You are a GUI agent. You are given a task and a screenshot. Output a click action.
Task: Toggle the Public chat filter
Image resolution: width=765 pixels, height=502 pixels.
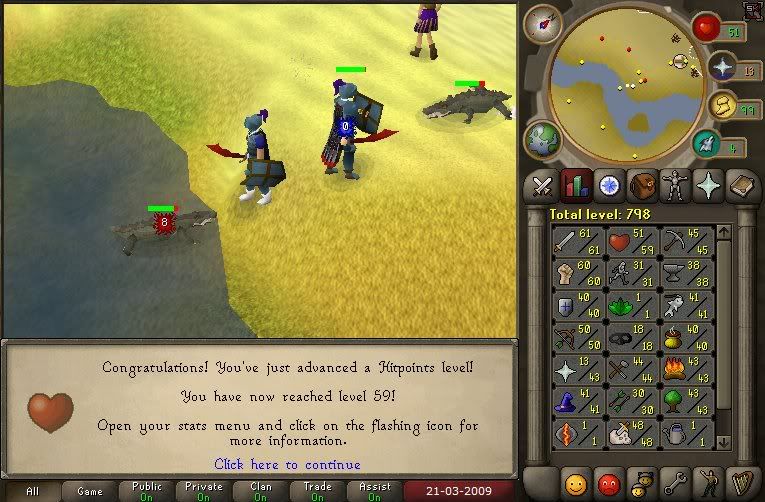(x=146, y=492)
